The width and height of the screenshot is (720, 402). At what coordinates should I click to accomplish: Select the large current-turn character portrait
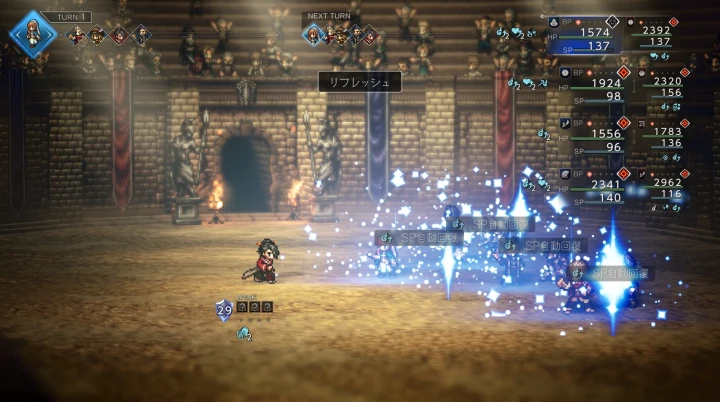[33, 32]
